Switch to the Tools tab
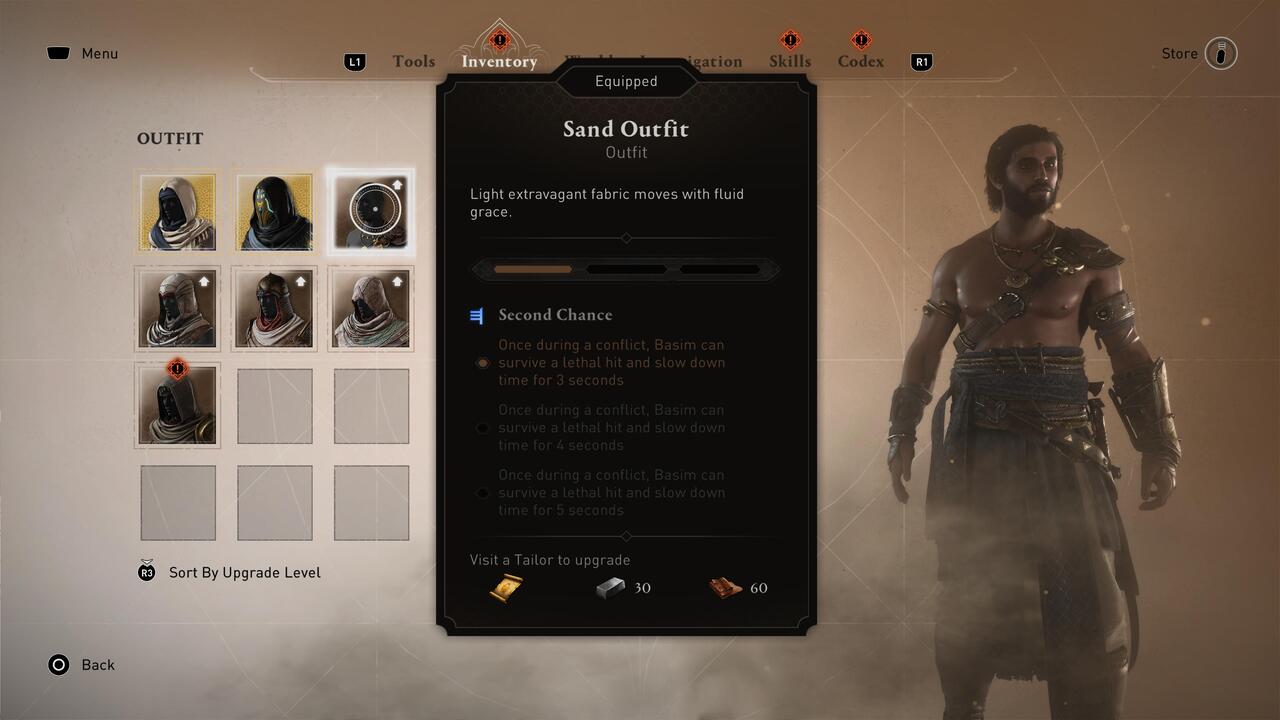 click(413, 61)
